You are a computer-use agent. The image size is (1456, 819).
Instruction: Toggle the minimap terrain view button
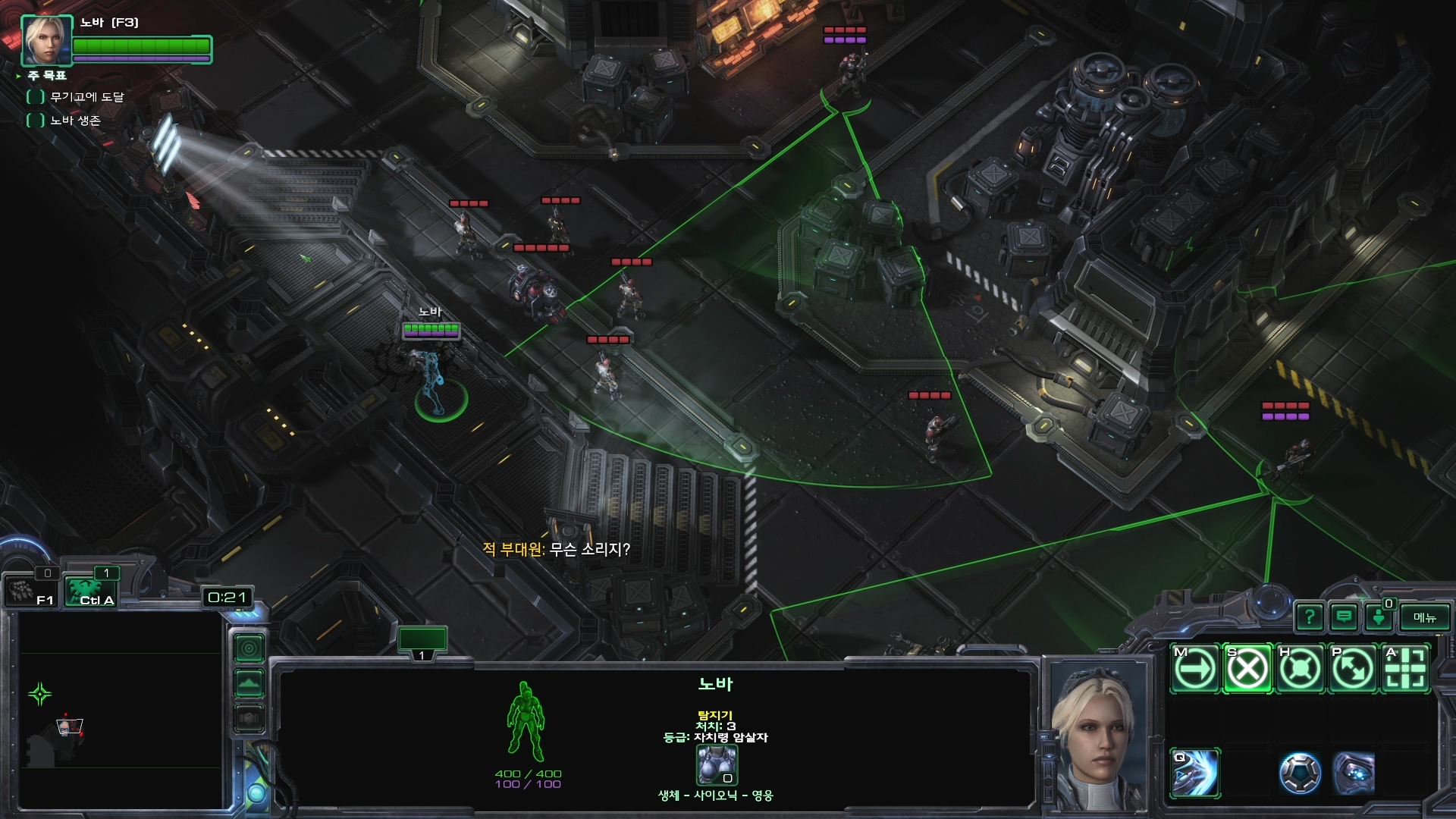point(249,683)
